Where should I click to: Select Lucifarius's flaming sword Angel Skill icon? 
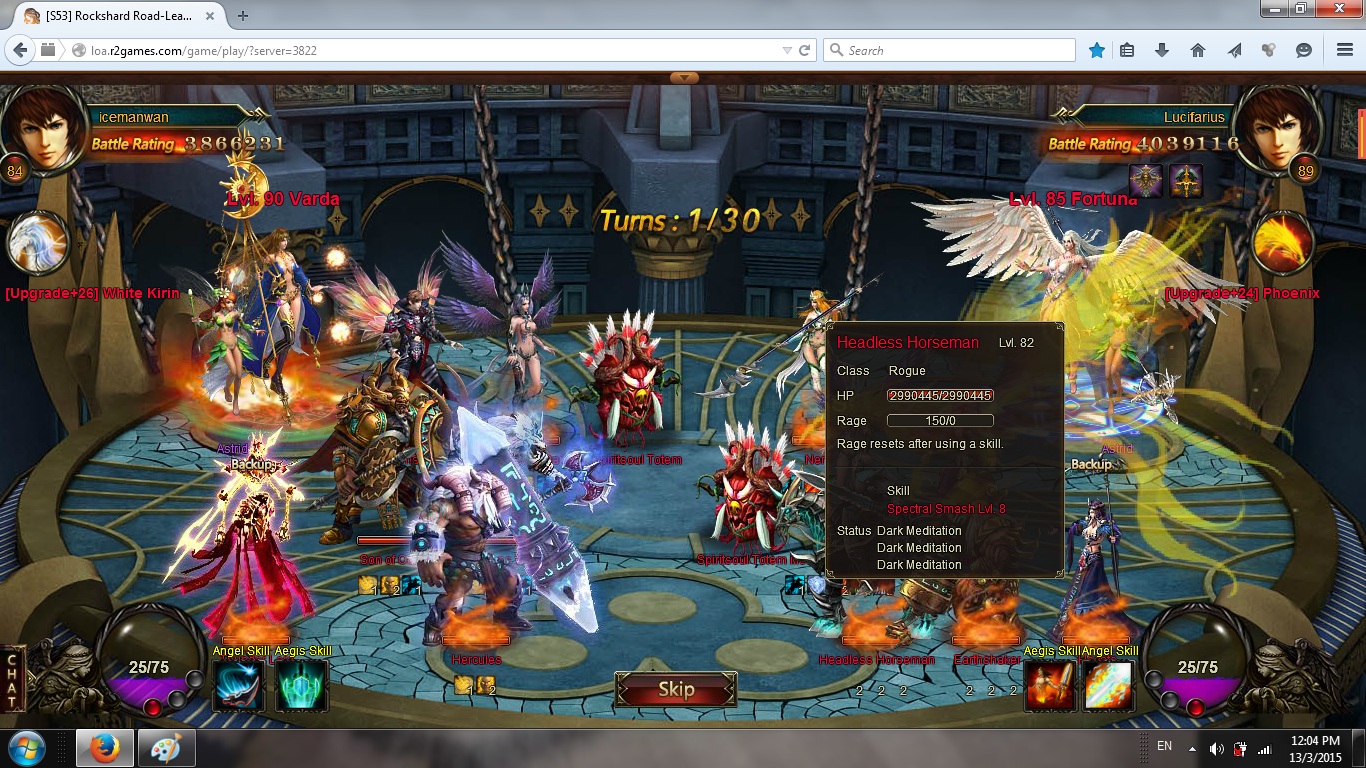coord(1108,686)
